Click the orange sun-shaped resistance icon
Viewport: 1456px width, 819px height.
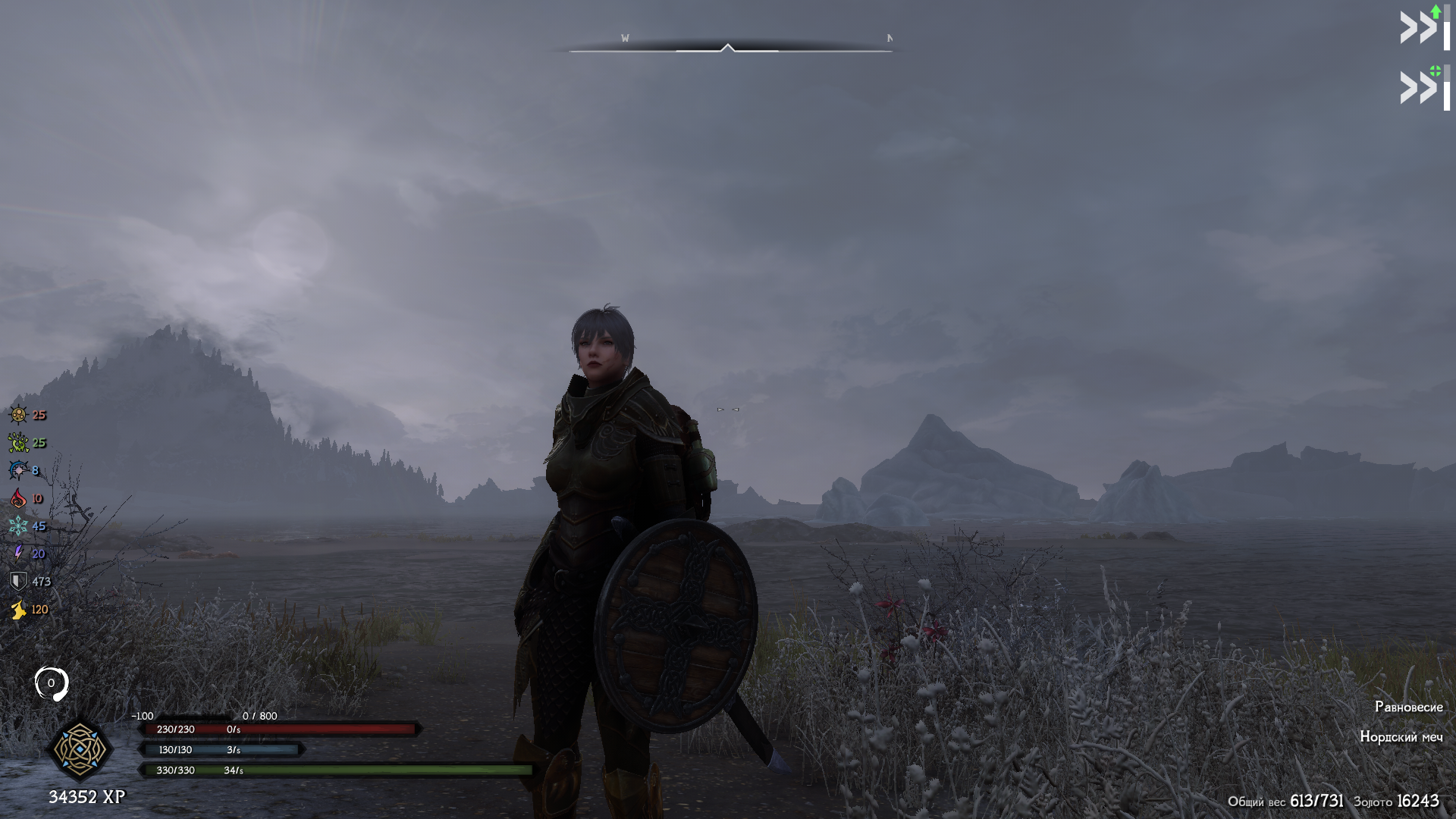tap(18, 415)
